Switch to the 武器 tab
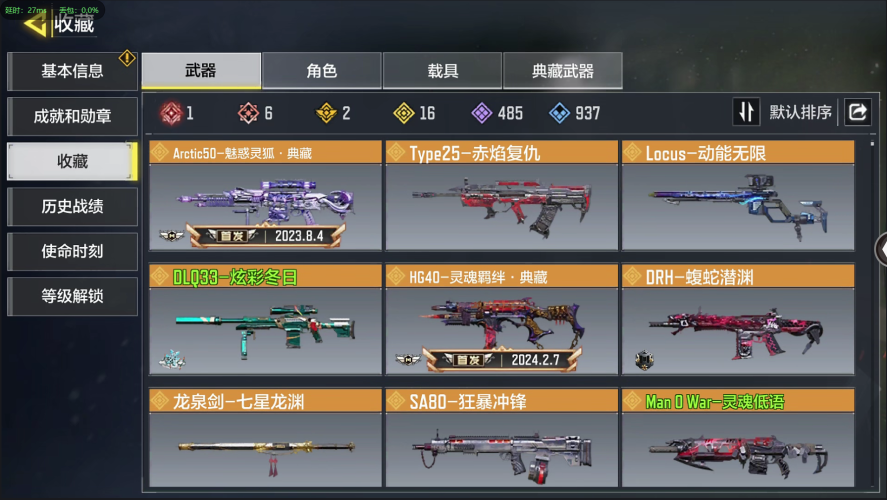The image size is (887, 500). [x=201, y=71]
